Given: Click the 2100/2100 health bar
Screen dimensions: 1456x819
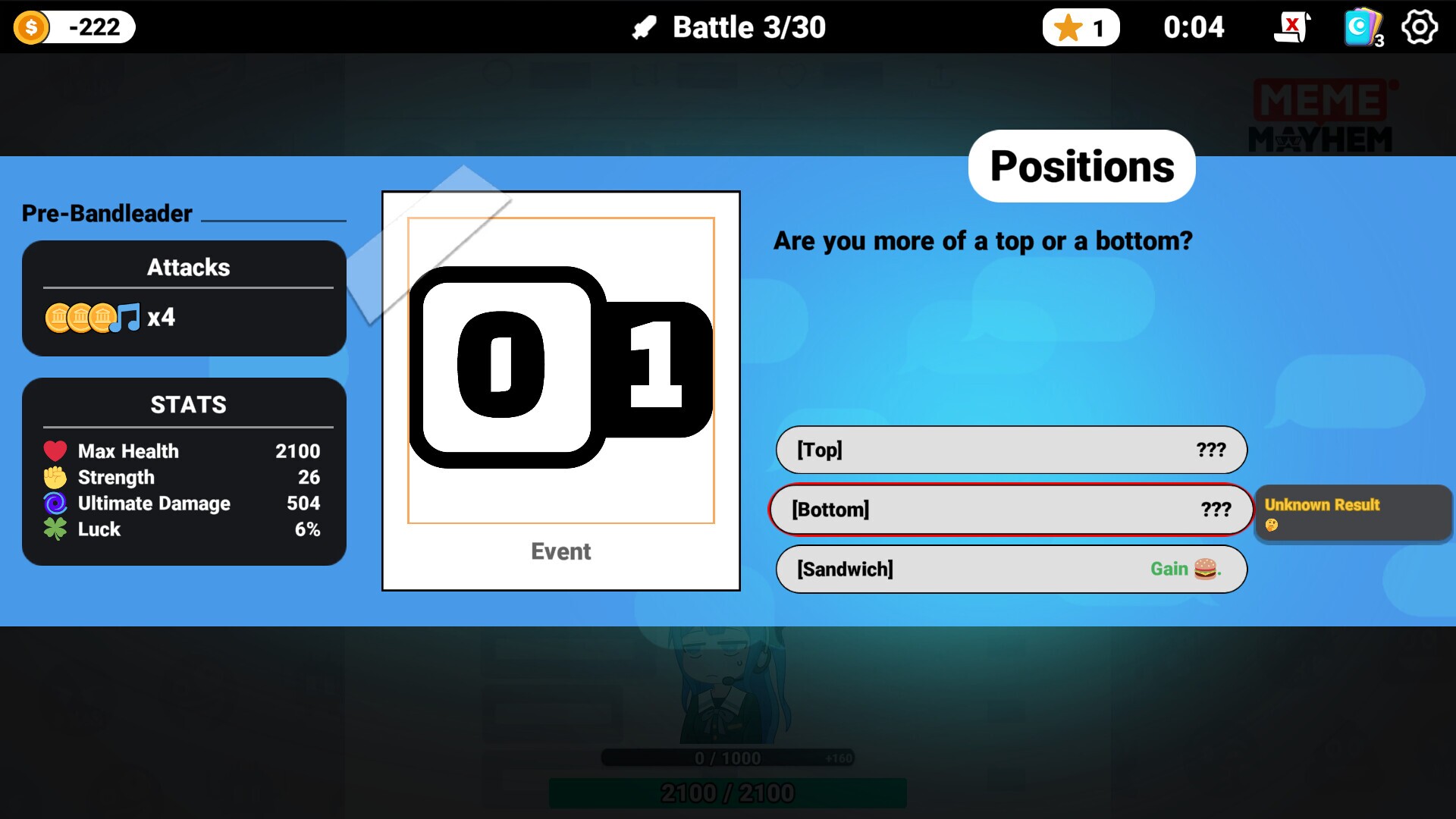Looking at the screenshot, I should [727, 793].
